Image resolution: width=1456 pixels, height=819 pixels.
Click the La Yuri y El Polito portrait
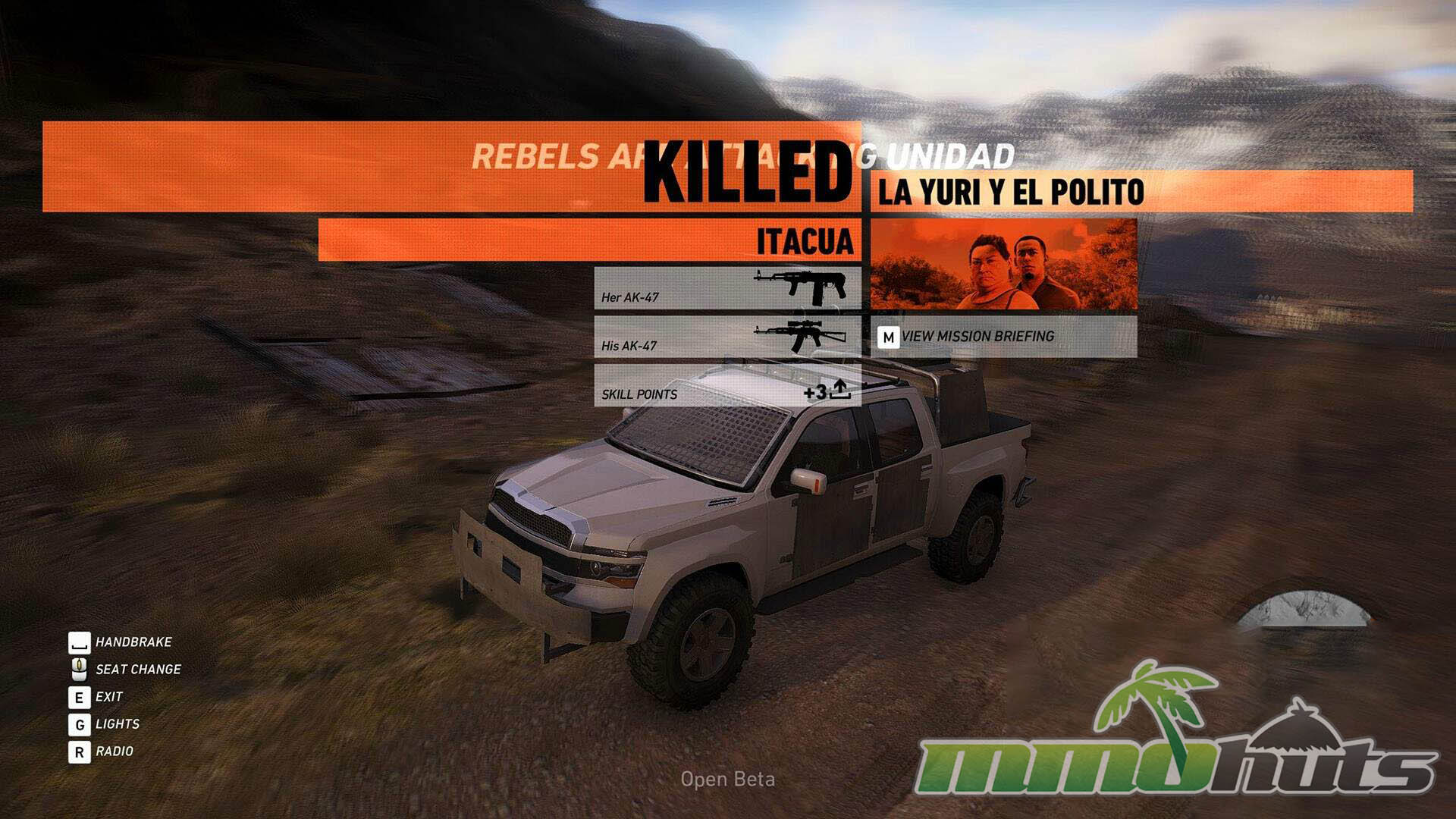[1003, 264]
